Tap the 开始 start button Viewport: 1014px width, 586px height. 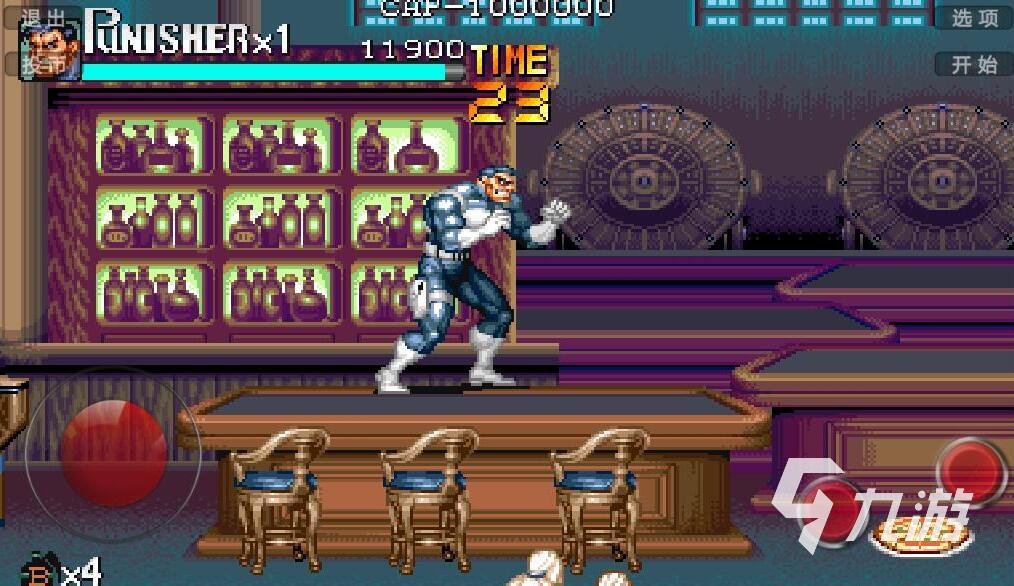pyautogui.click(x=974, y=65)
